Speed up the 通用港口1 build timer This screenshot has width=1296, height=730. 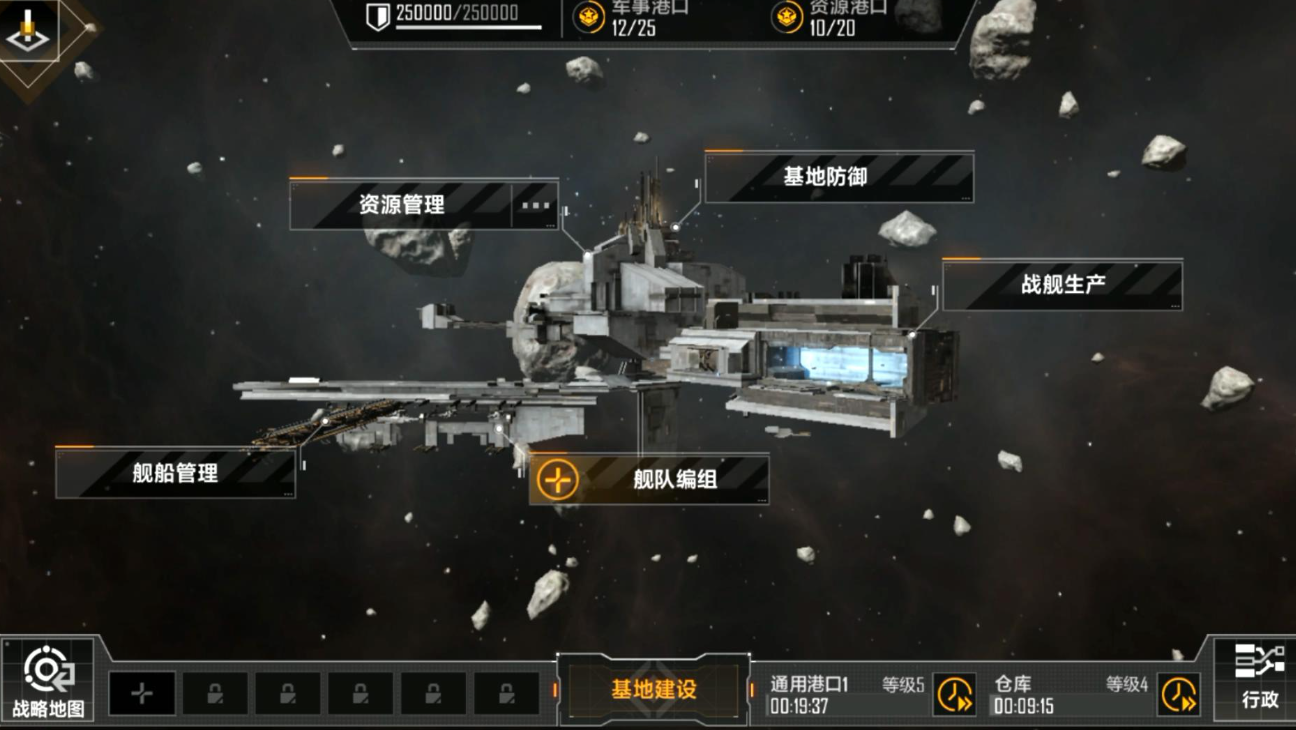click(x=954, y=694)
